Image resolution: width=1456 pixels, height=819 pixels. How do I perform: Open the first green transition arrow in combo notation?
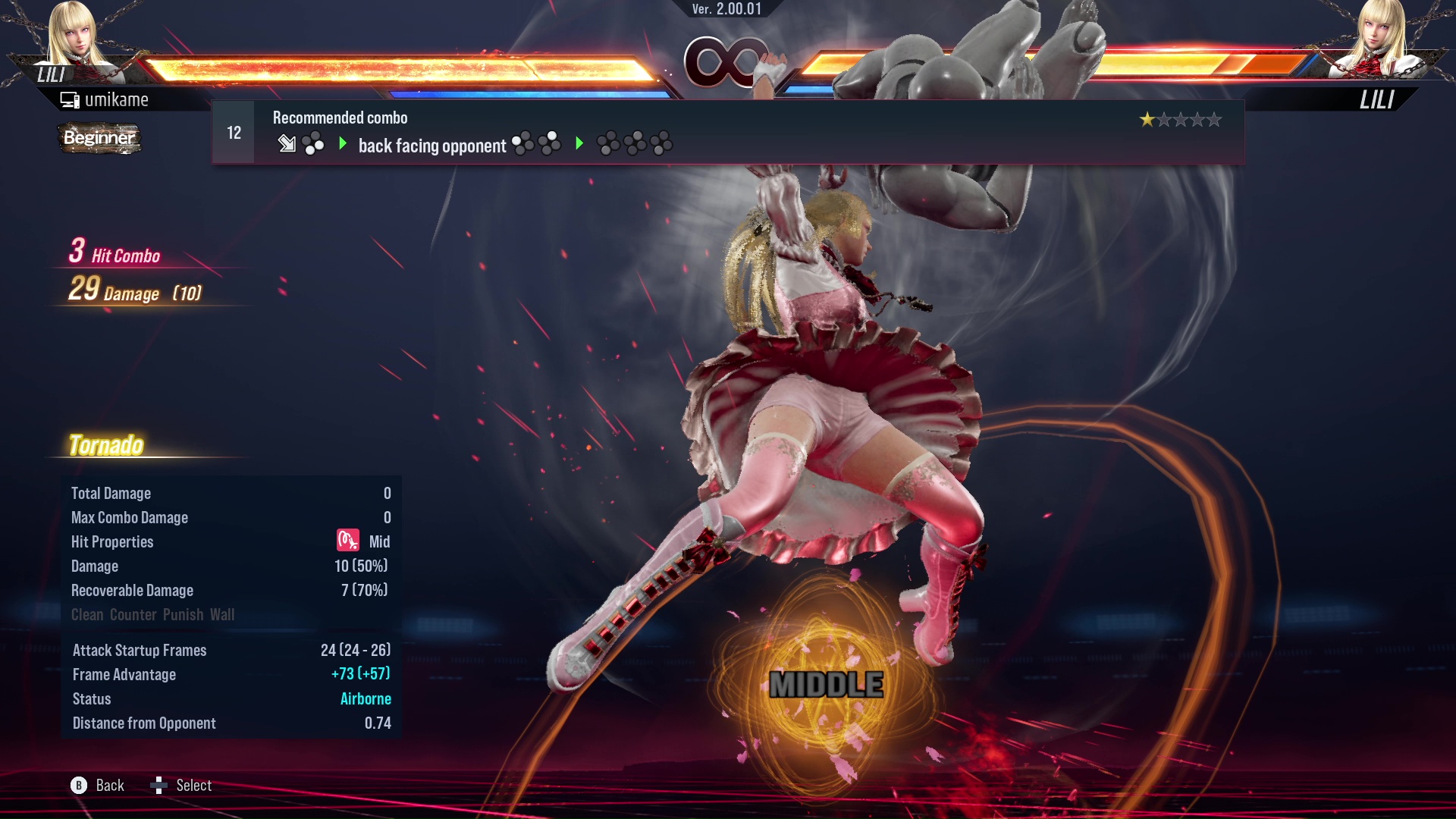[343, 143]
